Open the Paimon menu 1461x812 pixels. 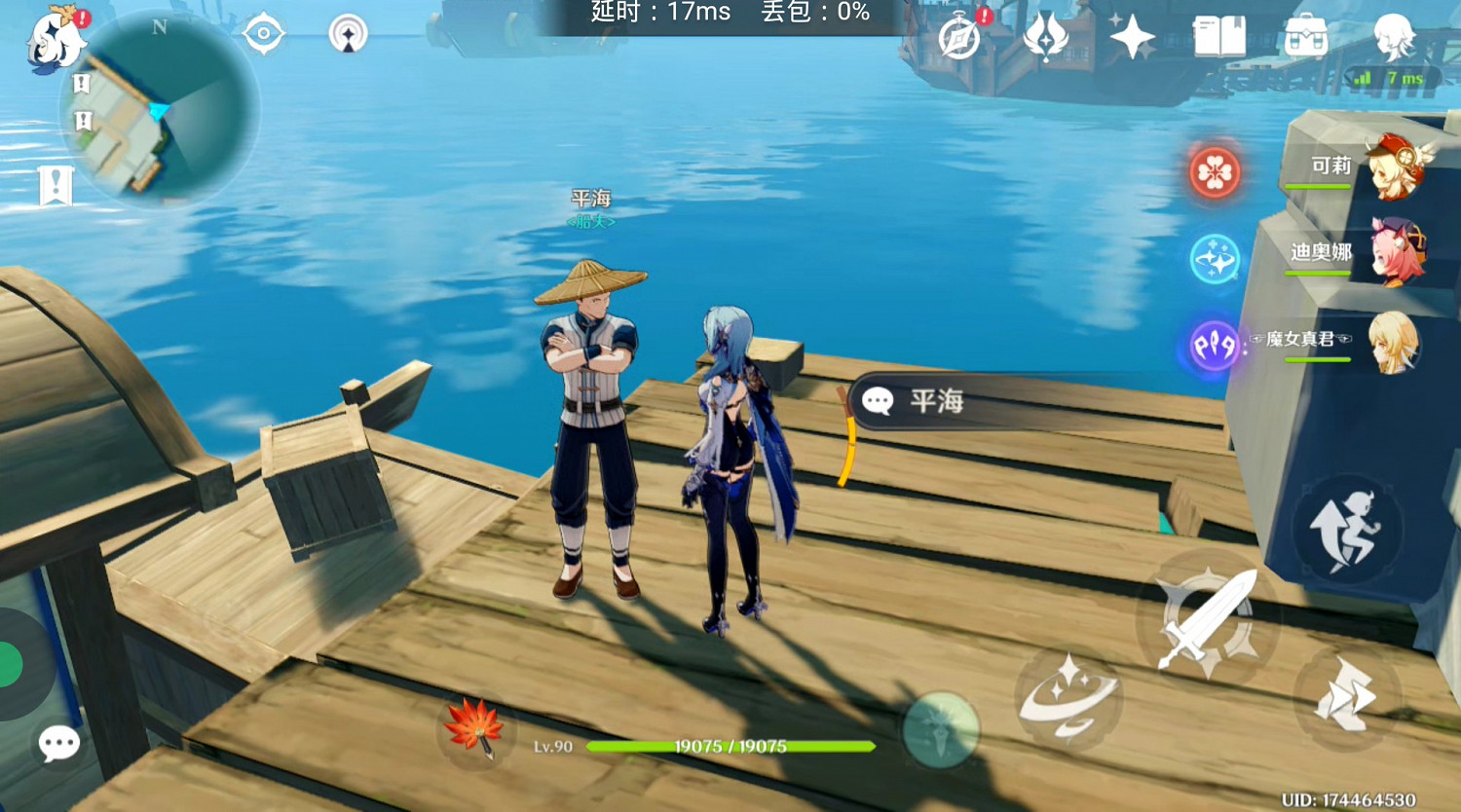coord(54,37)
